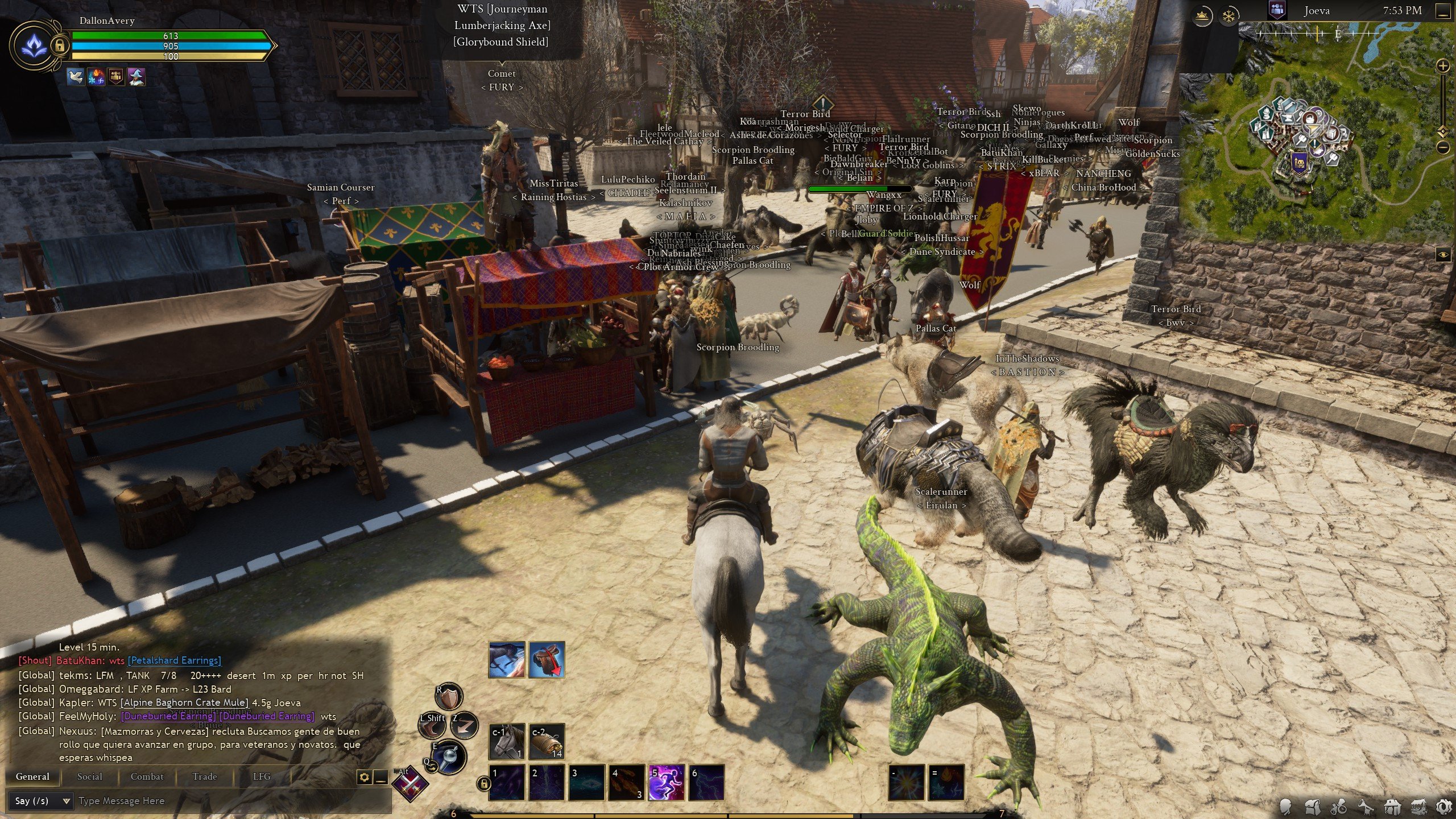Click the chat message input field
Screen dimensions: 1456x819
coord(227,801)
